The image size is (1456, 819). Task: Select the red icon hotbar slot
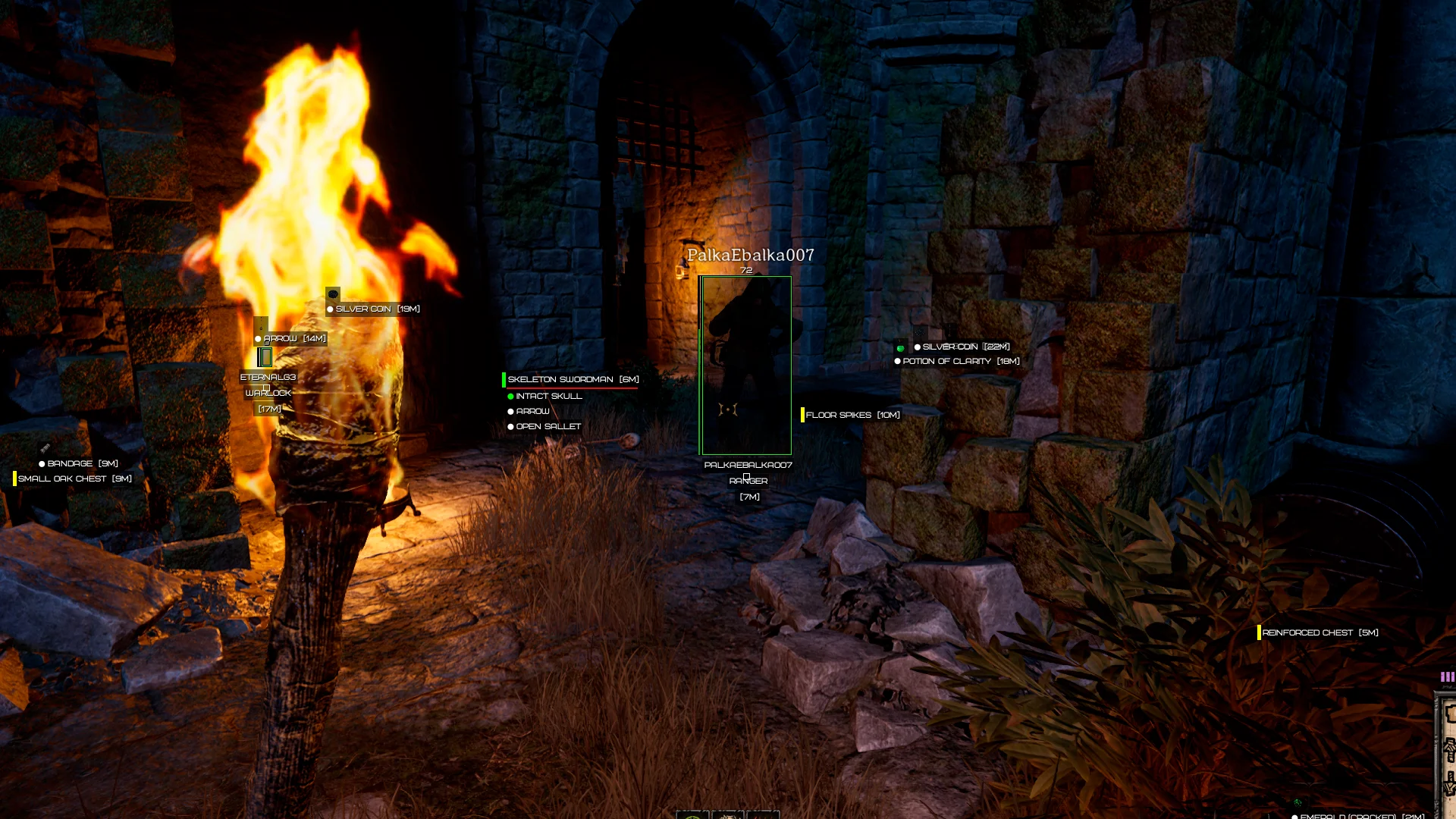[x=763, y=816]
